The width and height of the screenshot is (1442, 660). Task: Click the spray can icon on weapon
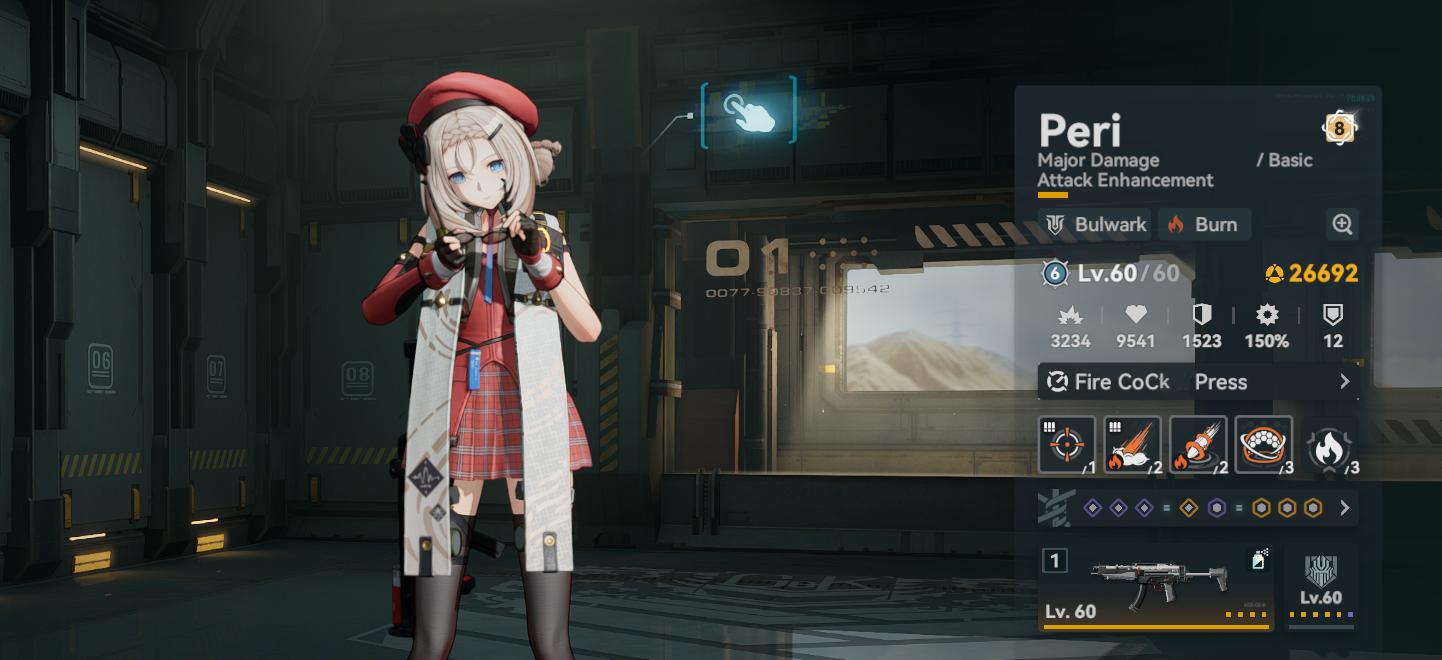1258,560
